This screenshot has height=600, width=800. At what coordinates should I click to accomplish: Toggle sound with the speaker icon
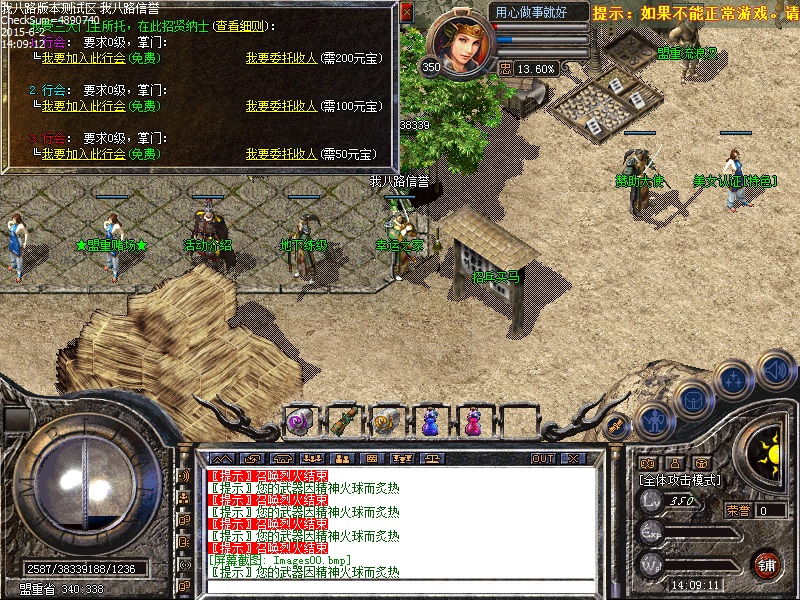(775, 369)
